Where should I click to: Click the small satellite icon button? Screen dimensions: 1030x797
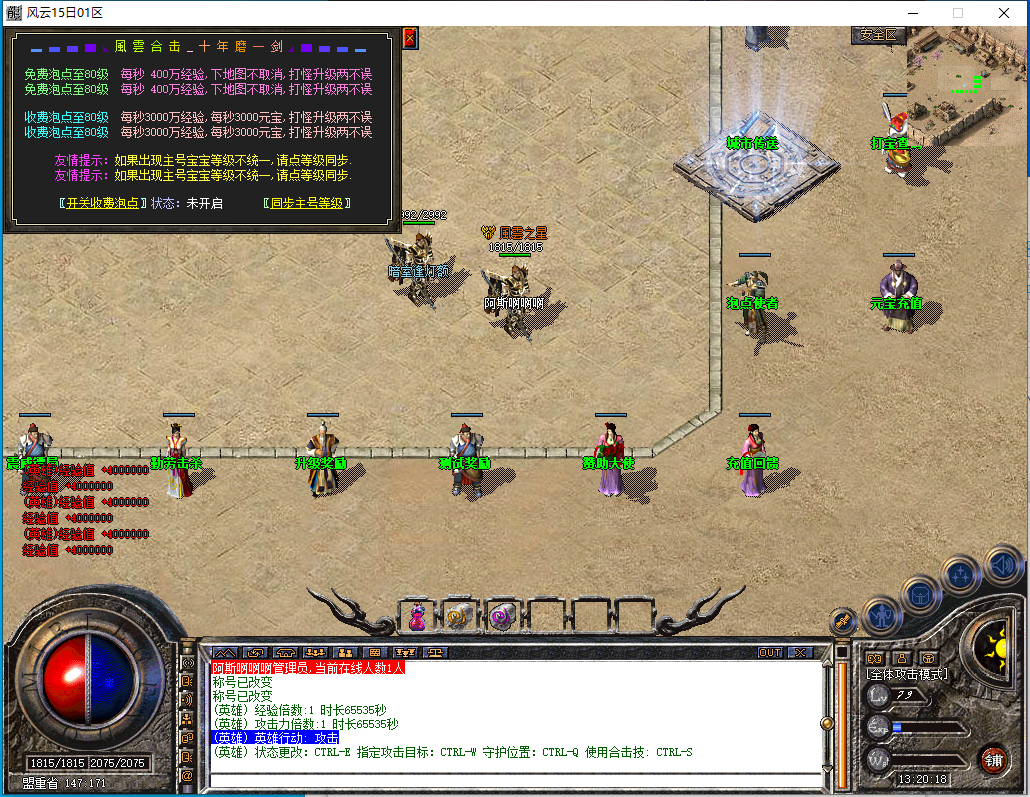pyautogui.click(x=843, y=620)
